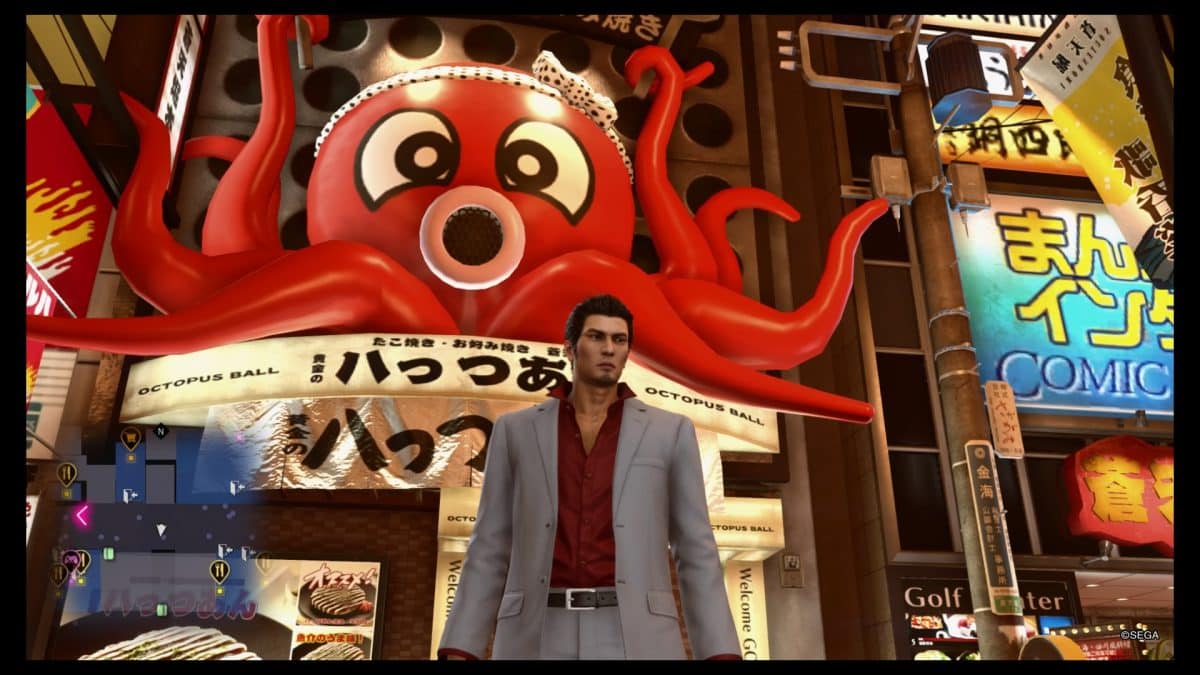Click the pink objective arrow on the minimap
The image size is (1200, 675).
[81, 515]
